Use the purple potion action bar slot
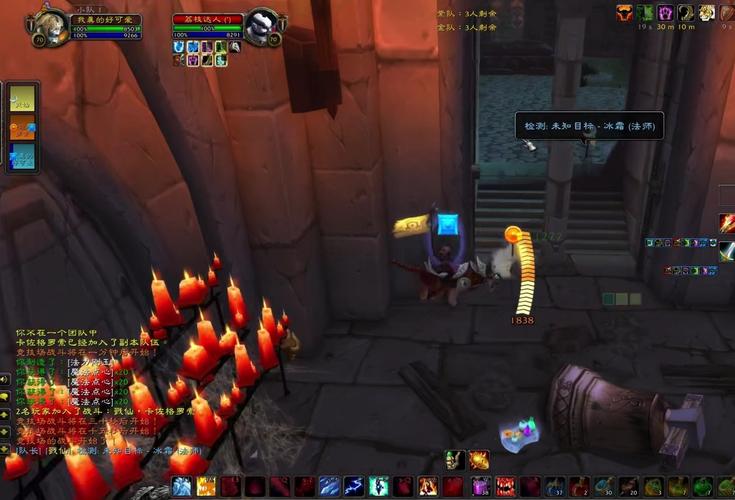 click(x=481, y=487)
